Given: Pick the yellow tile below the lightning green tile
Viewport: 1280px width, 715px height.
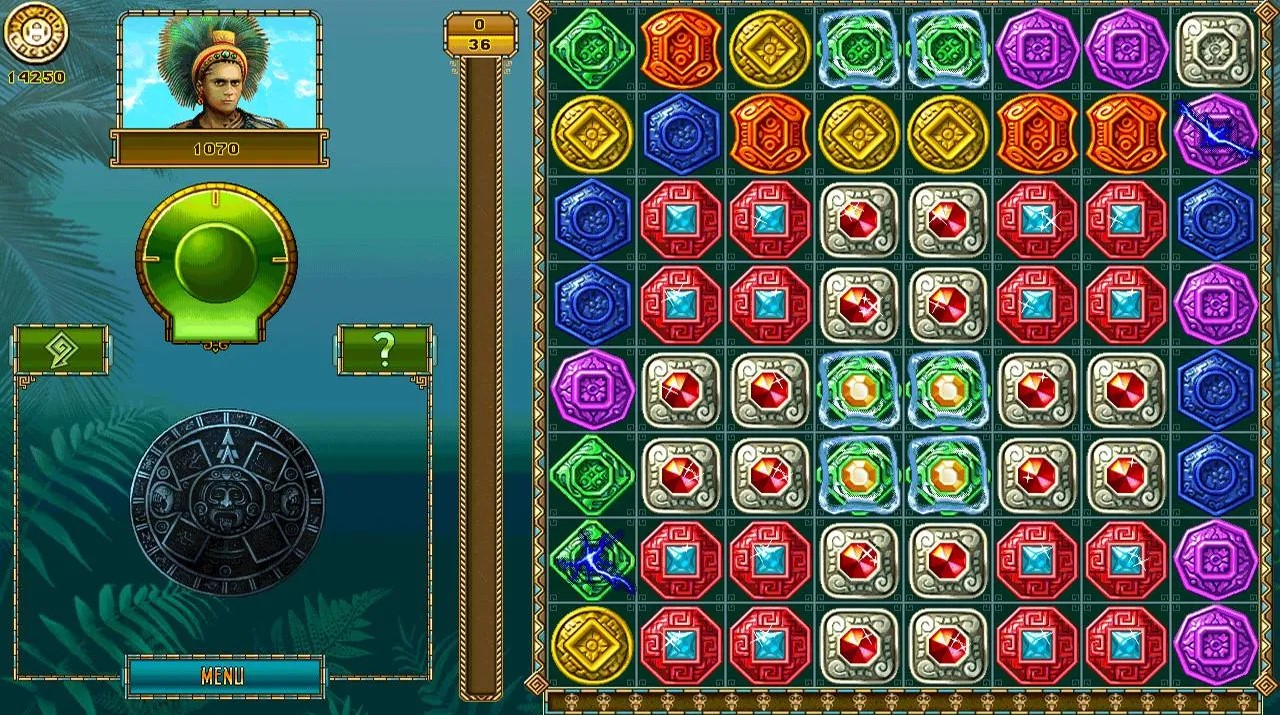Looking at the screenshot, I should tap(591, 645).
